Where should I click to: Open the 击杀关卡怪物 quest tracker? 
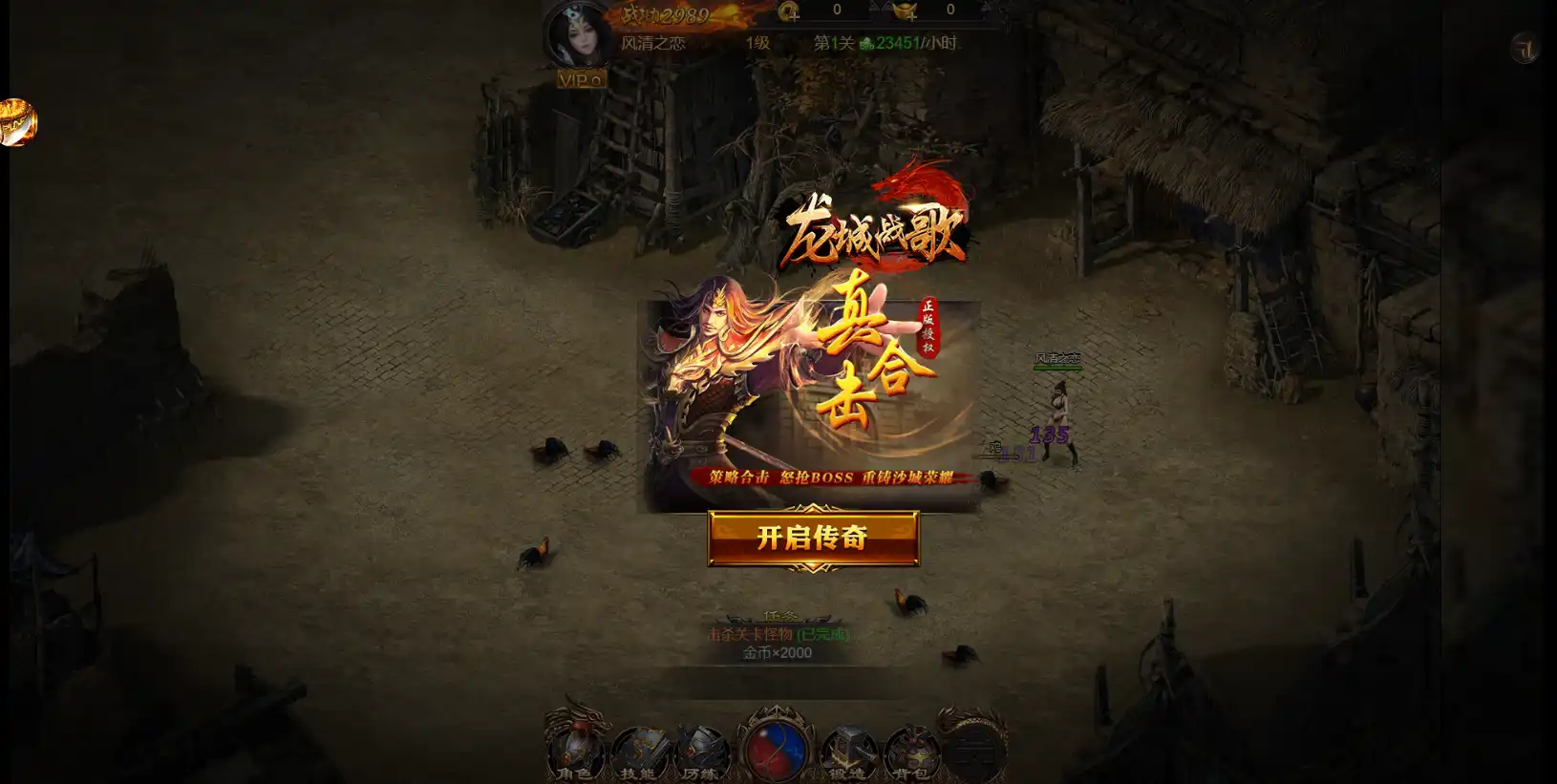(x=778, y=634)
